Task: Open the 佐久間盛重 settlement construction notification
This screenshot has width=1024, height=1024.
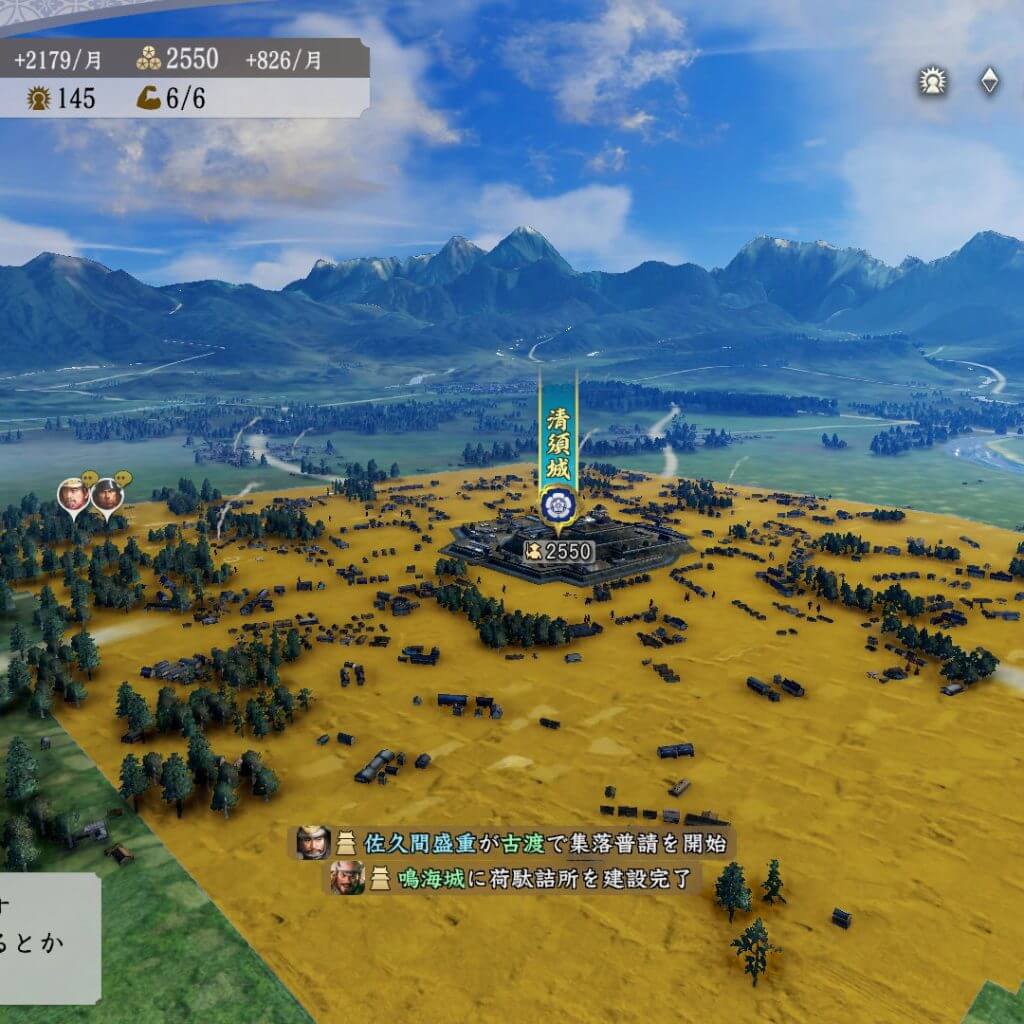Action: [513, 842]
